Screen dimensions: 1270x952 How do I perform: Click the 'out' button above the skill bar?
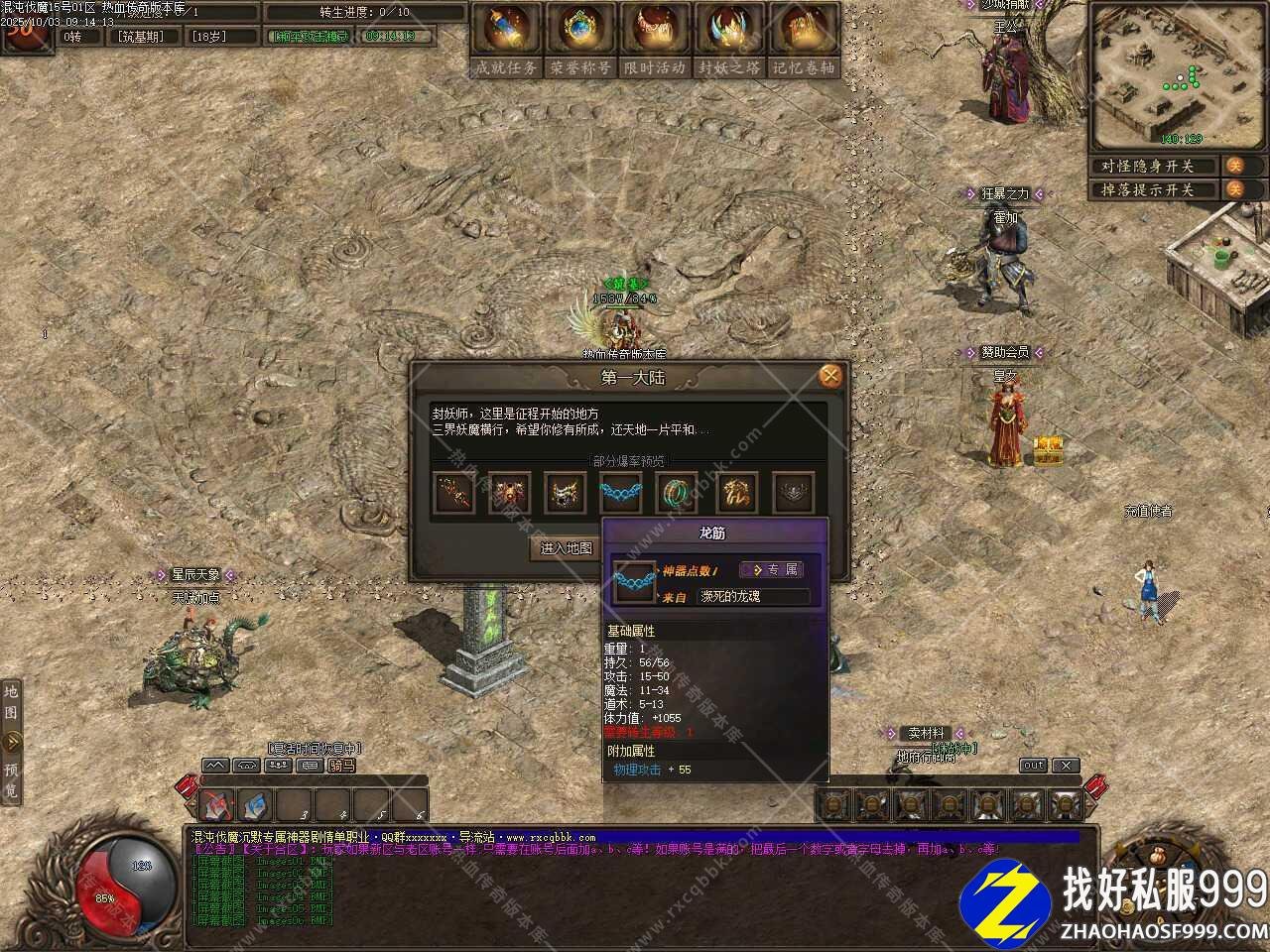tap(1033, 766)
